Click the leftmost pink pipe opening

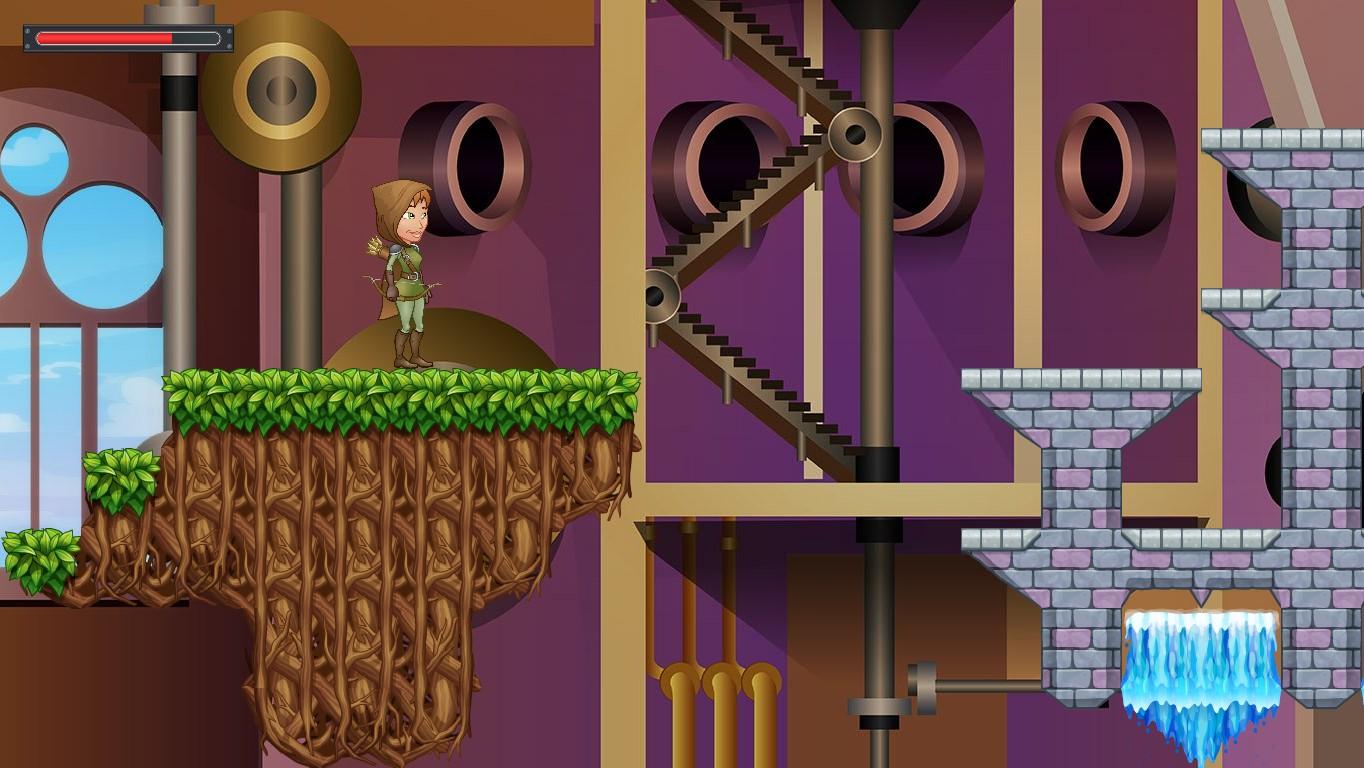point(490,165)
